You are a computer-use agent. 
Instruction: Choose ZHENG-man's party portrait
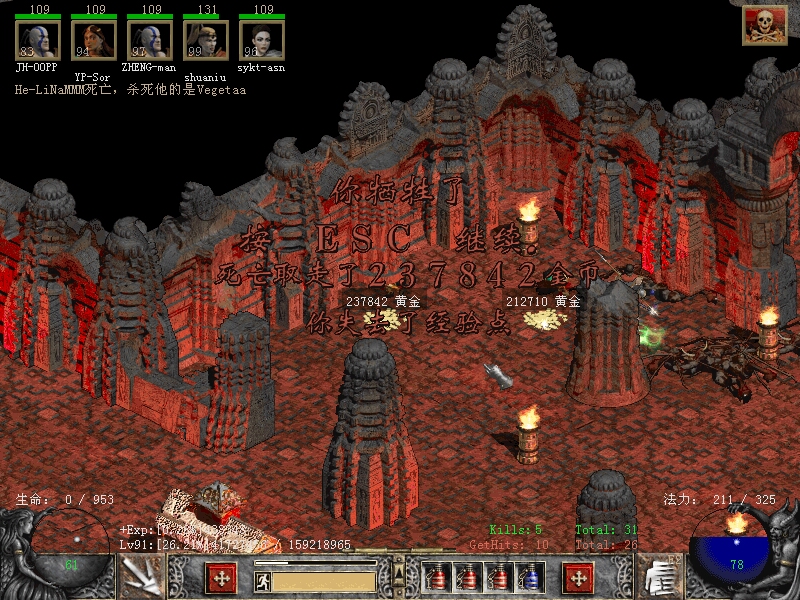click(x=150, y=40)
